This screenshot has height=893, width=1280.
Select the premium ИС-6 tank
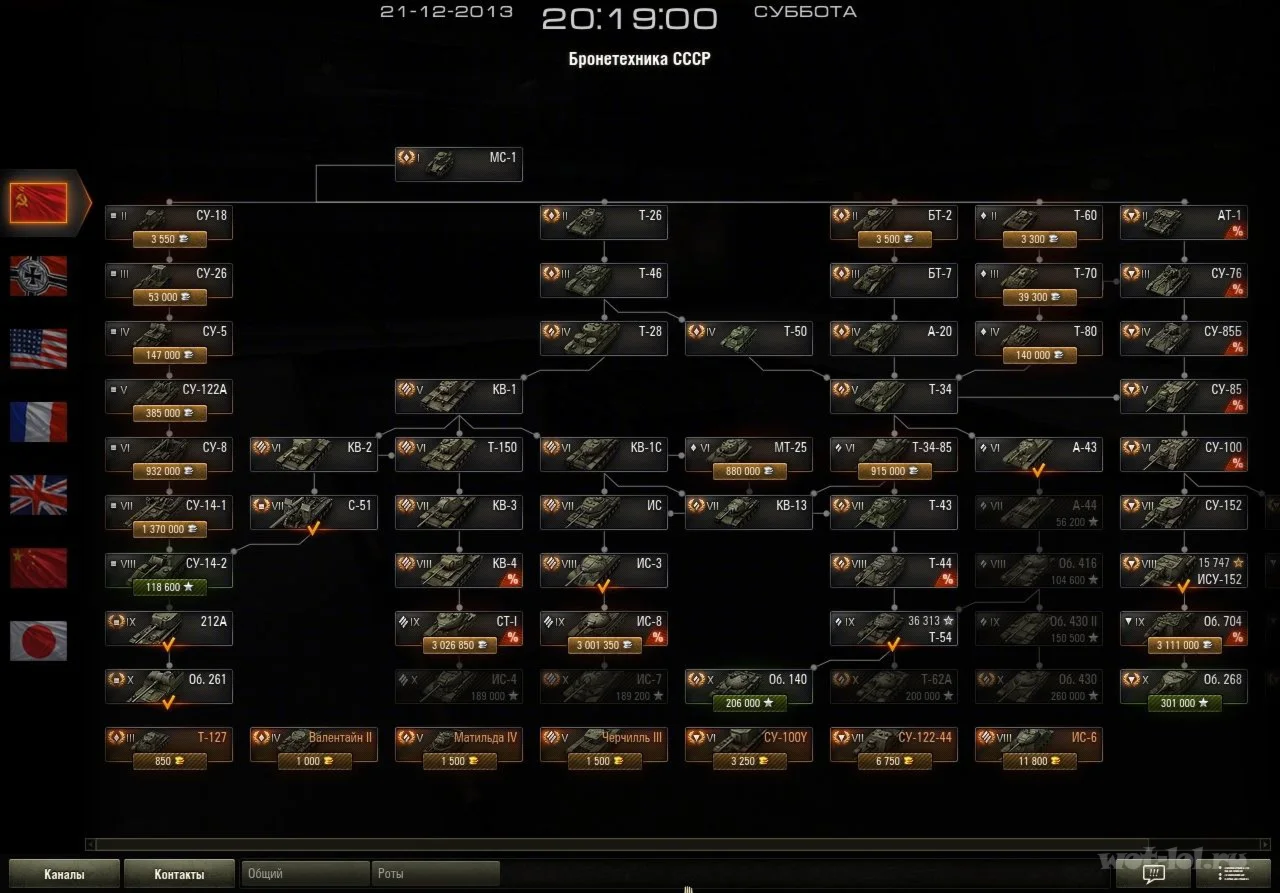tap(1038, 743)
